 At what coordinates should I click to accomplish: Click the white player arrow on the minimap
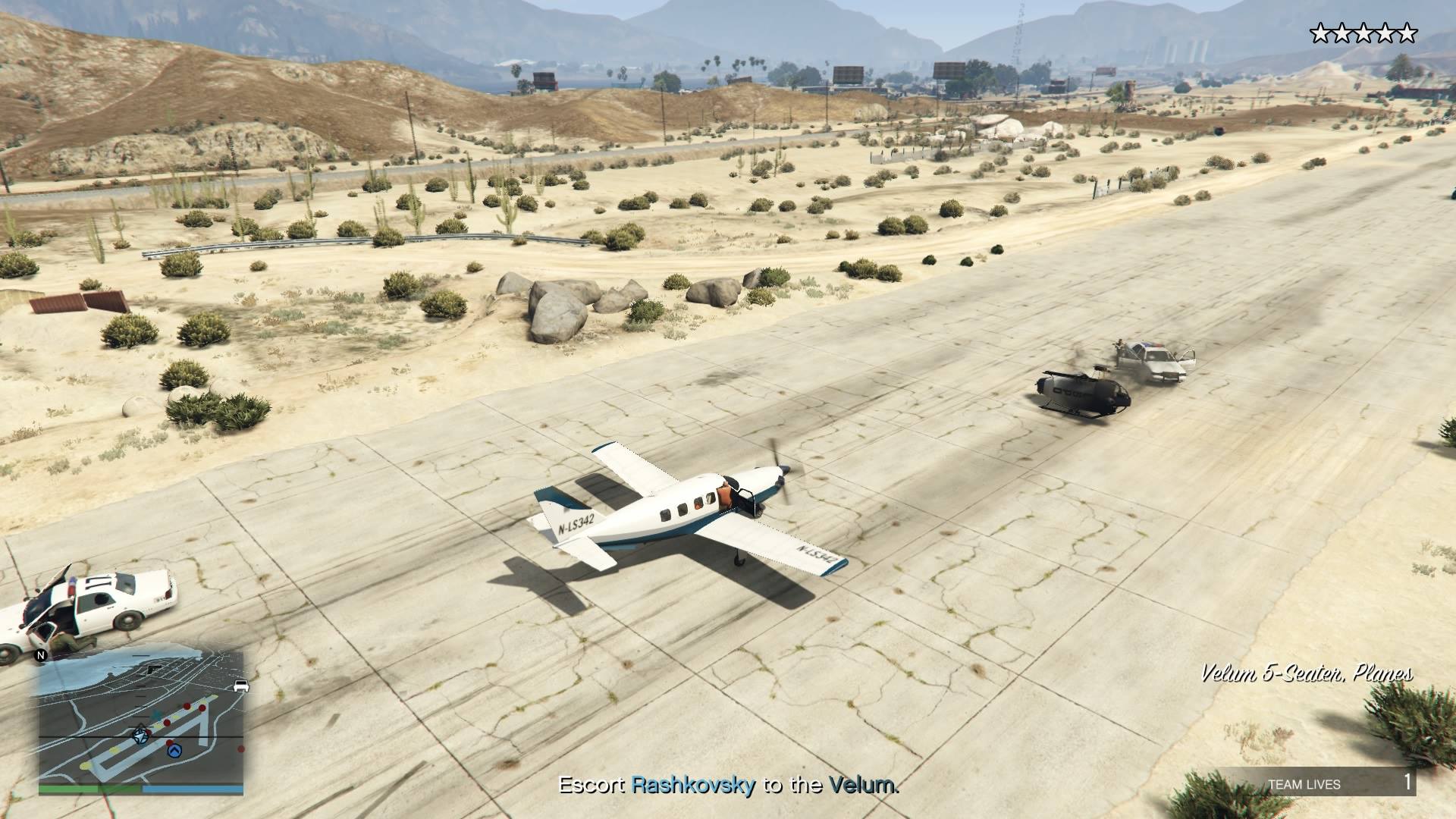(140, 736)
